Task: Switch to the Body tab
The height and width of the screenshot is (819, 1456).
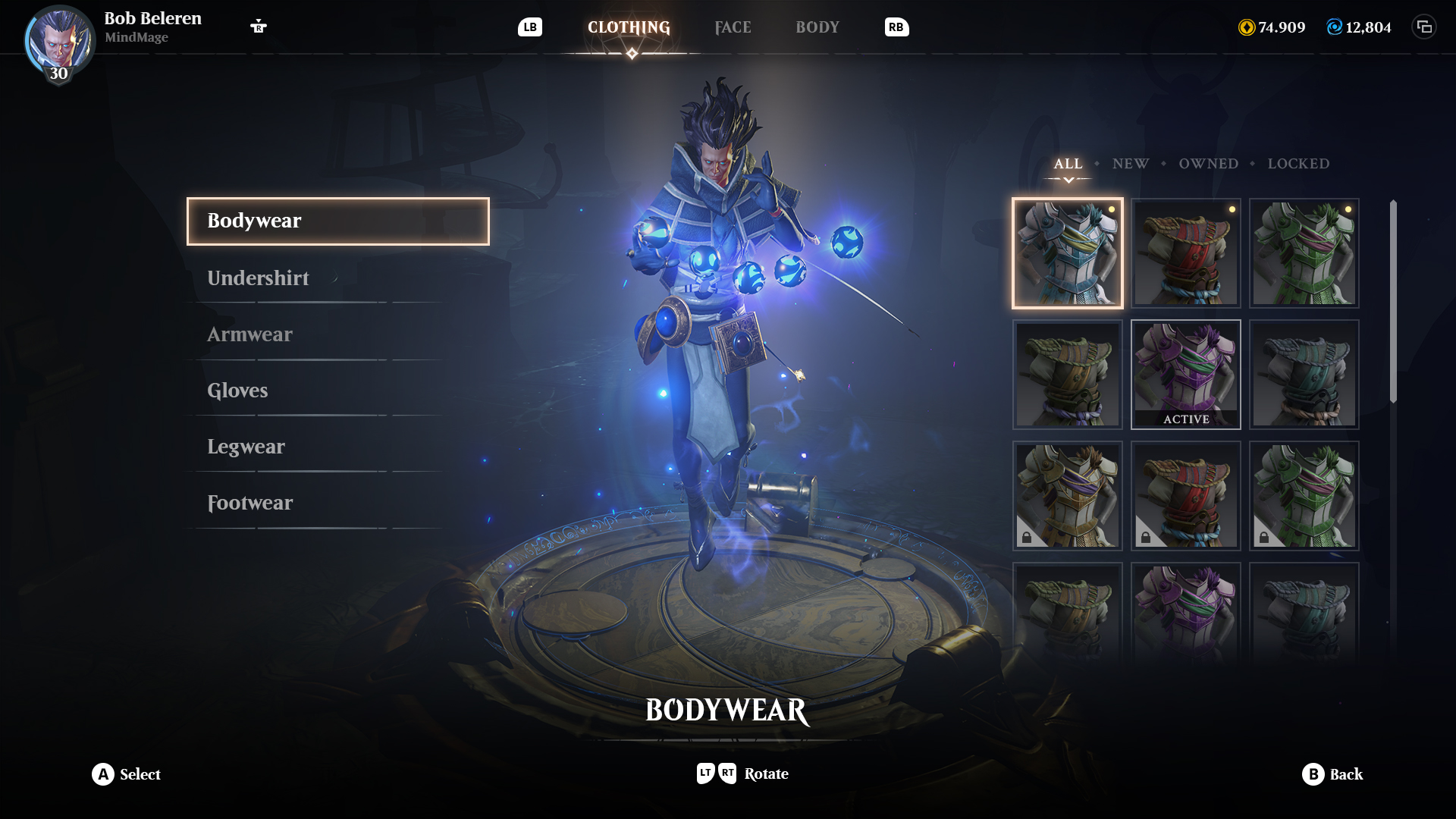Action: pyautogui.click(x=817, y=27)
